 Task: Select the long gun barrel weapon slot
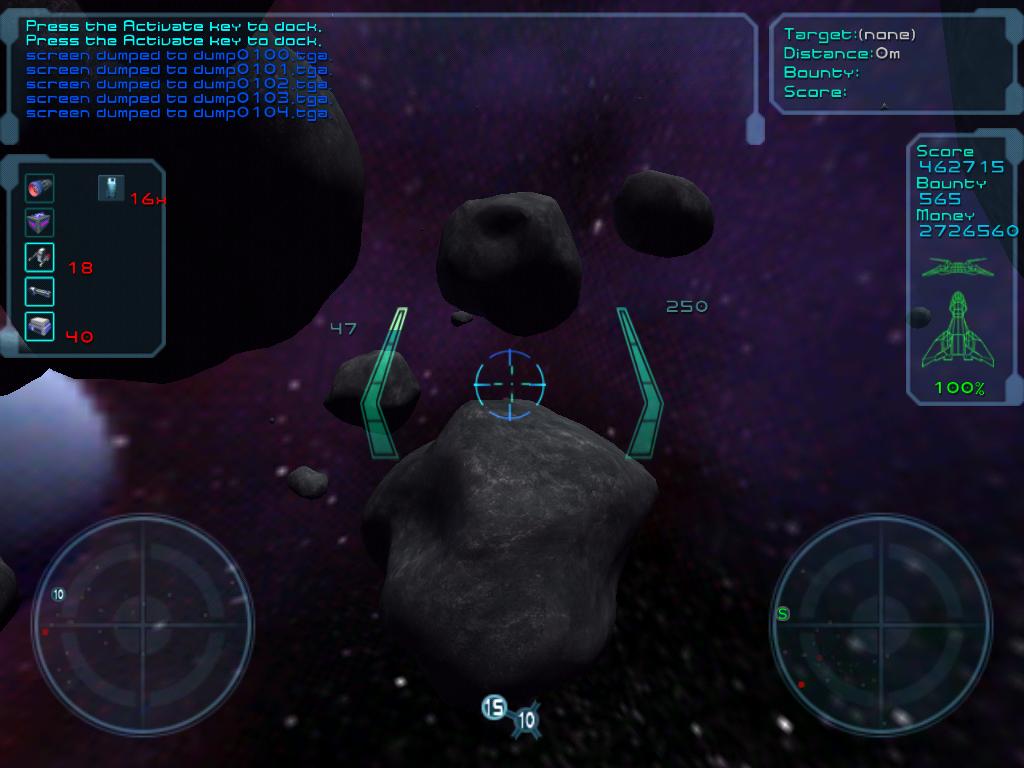40,292
